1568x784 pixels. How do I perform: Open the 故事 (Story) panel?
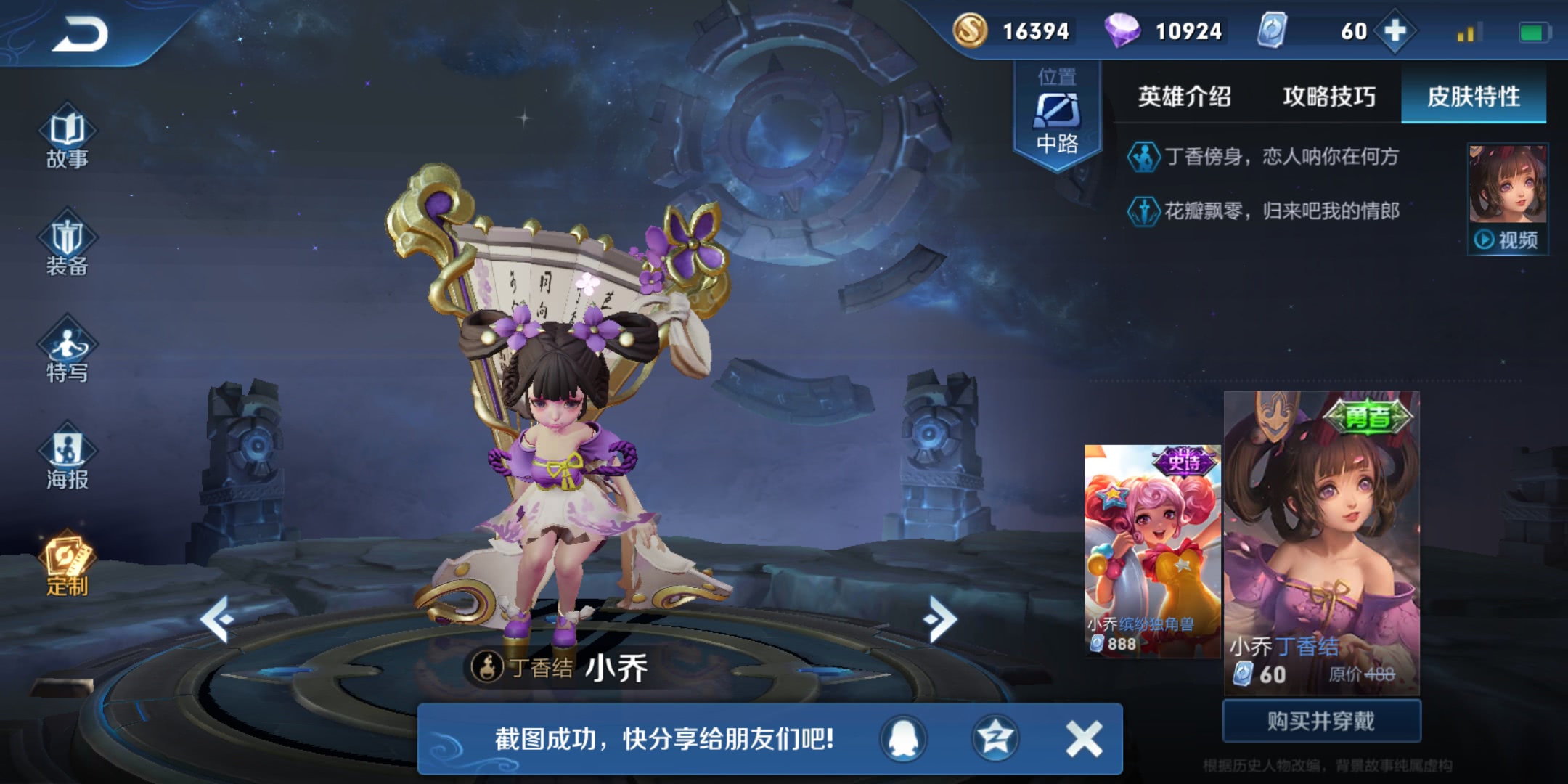69,142
